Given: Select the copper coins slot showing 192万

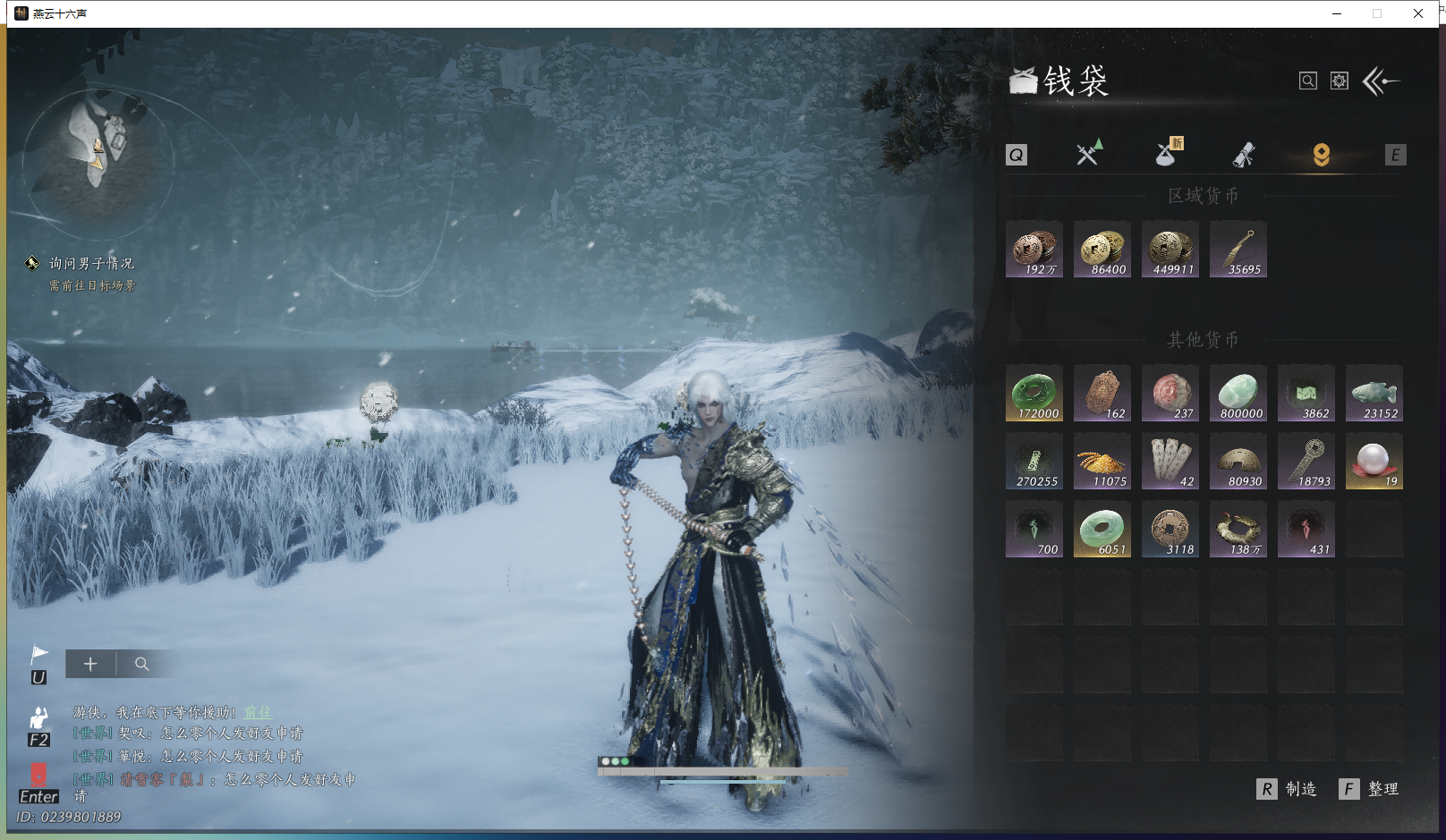Looking at the screenshot, I should [1034, 250].
